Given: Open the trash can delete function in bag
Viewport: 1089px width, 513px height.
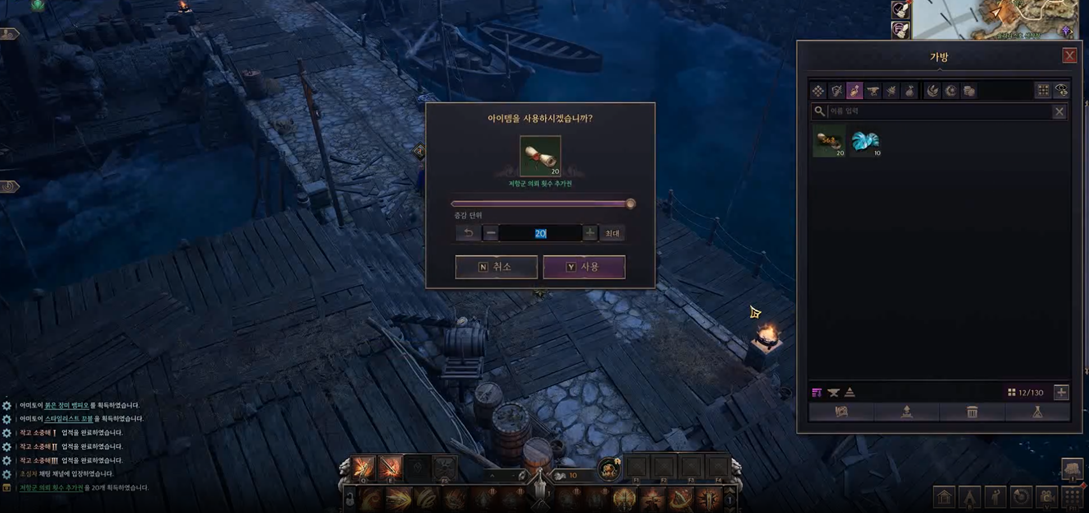Looking at the screenshot, I should click(x=972, y=412).
